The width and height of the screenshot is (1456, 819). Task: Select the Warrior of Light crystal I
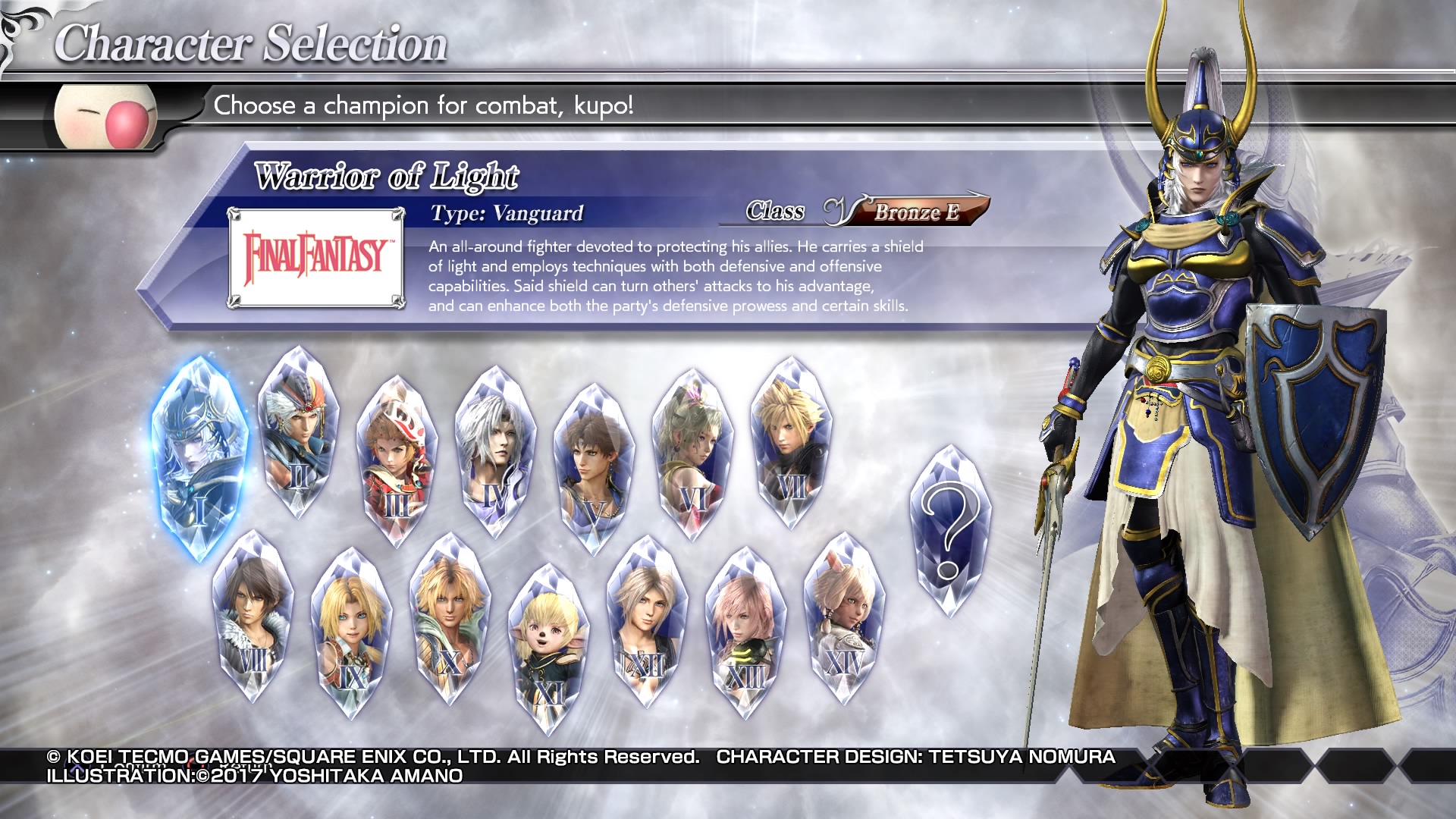(200, 458)
